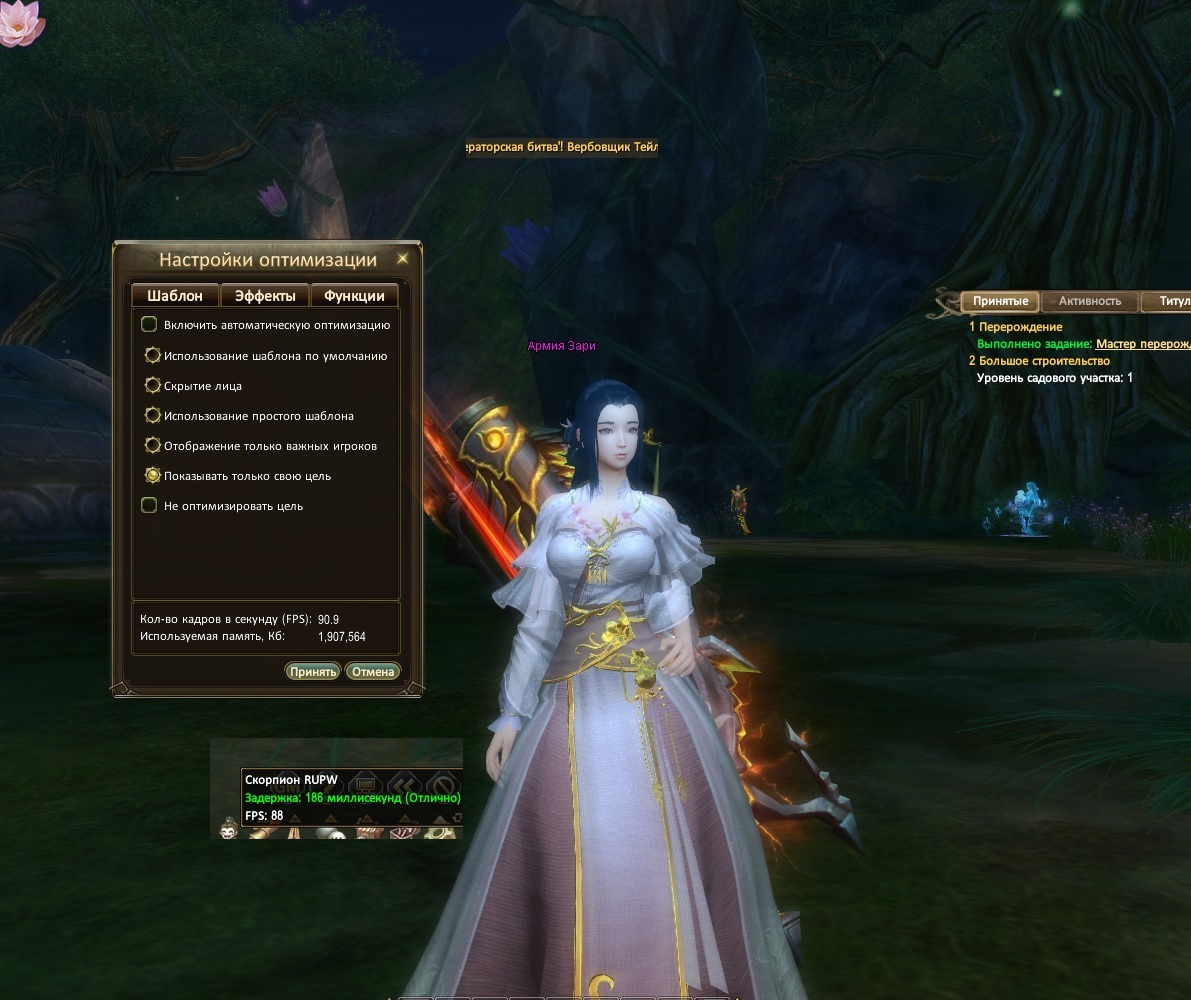Enable Включить автоматическую оптимизацию checkbox
This screenshot has height=1000, width=1191.
click(150, 324)
